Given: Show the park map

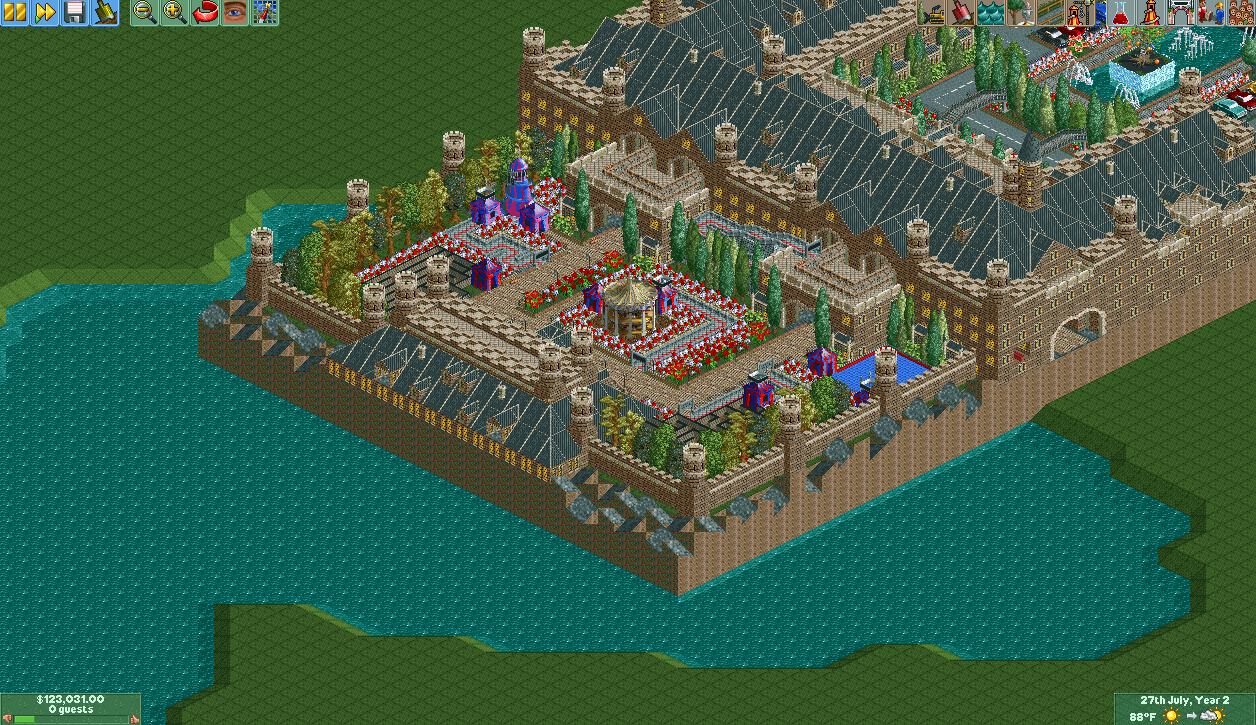Looking at the screenshot, I should [x=265, y=13].
